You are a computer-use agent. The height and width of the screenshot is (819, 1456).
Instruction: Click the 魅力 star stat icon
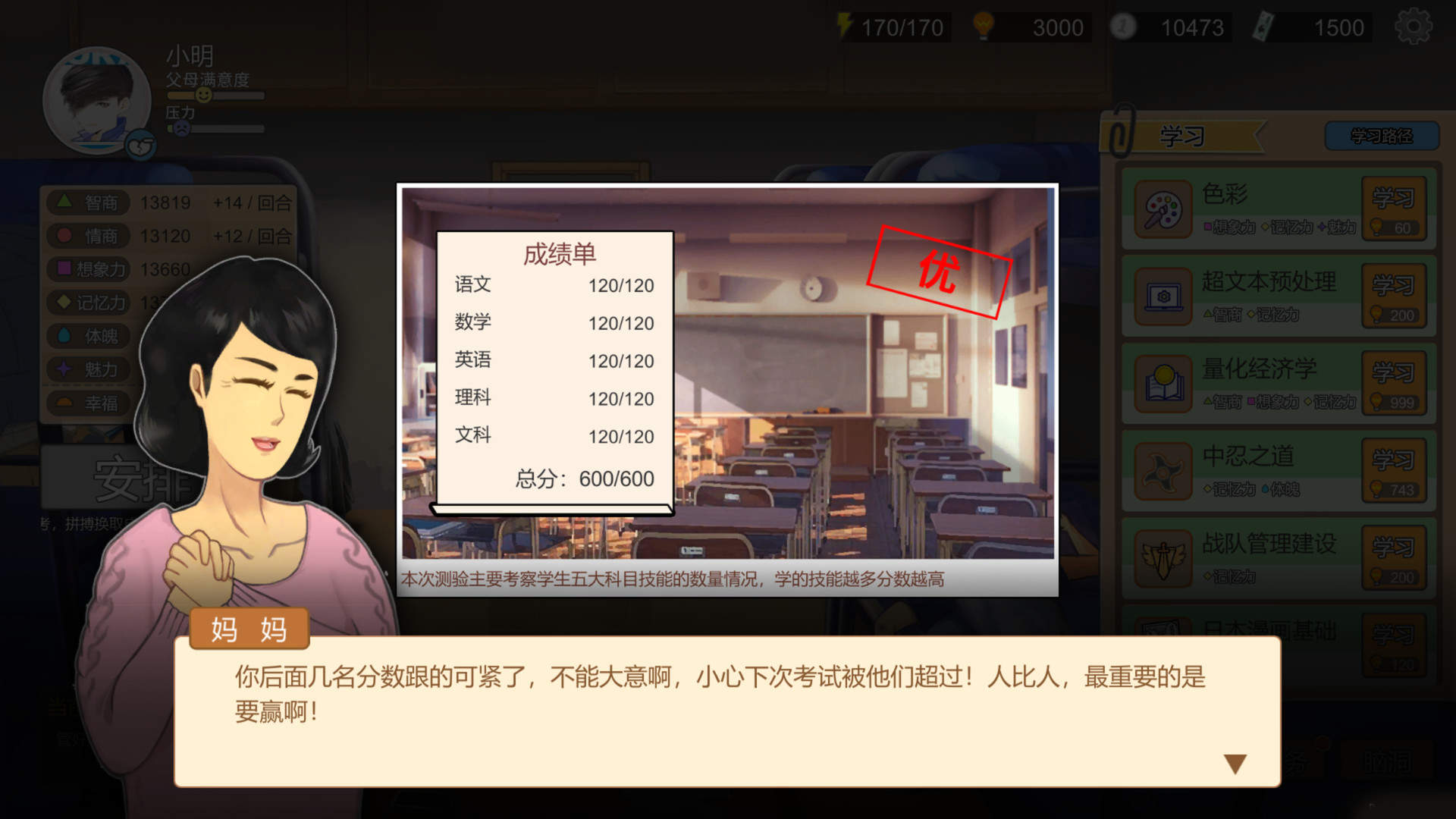coord(64,370)
